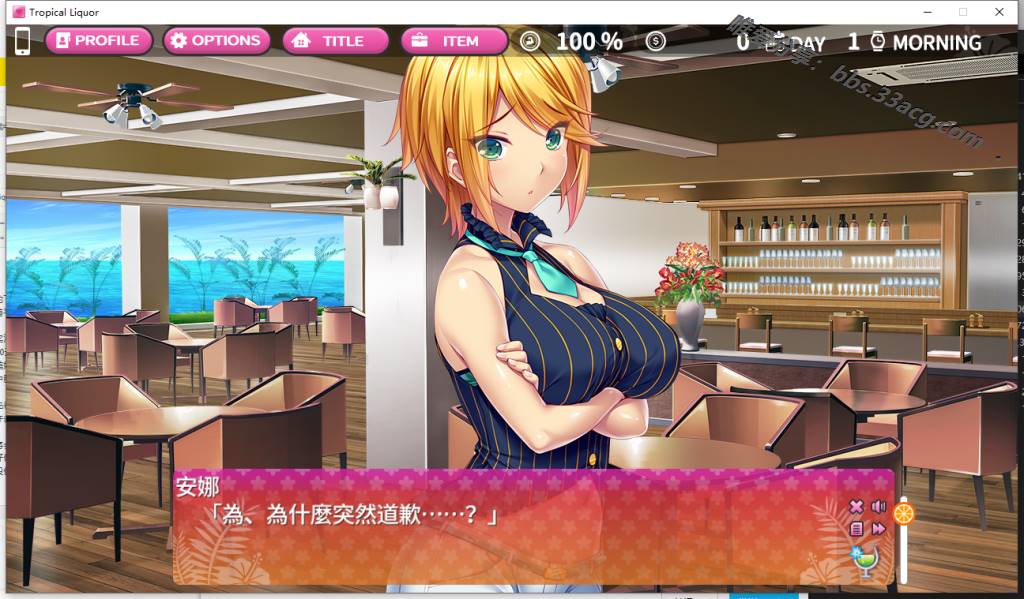Click the cocktail glass icon
Image resolution: width=1024 pixels, height=599 pixels.
(863, 561)
